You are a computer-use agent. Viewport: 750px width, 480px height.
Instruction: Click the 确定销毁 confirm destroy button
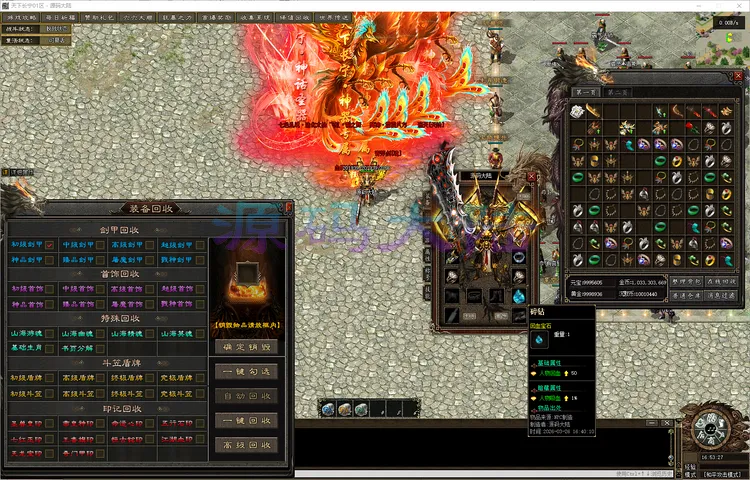coord(246,347)
